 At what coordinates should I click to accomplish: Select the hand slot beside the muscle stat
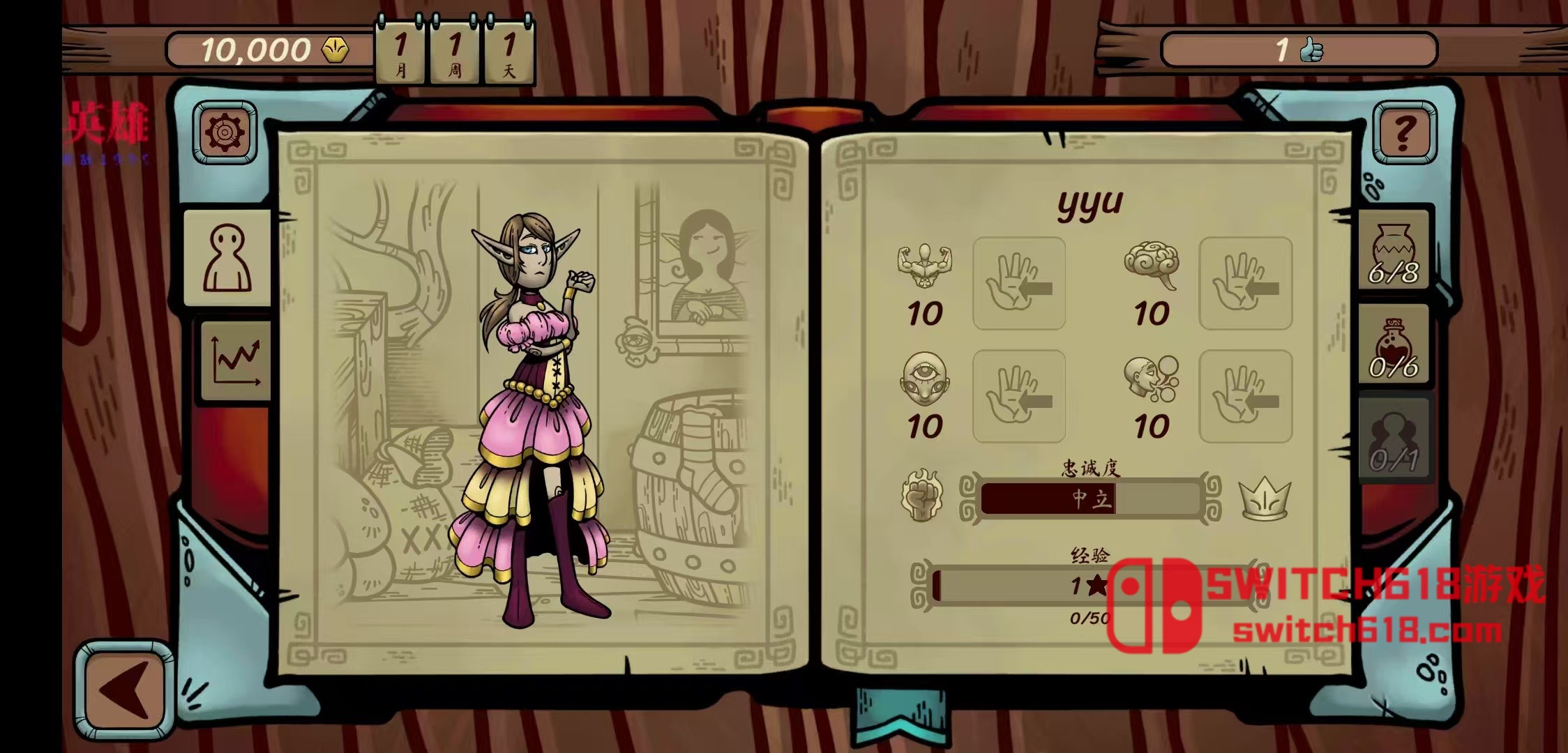tap(1018, 282)
